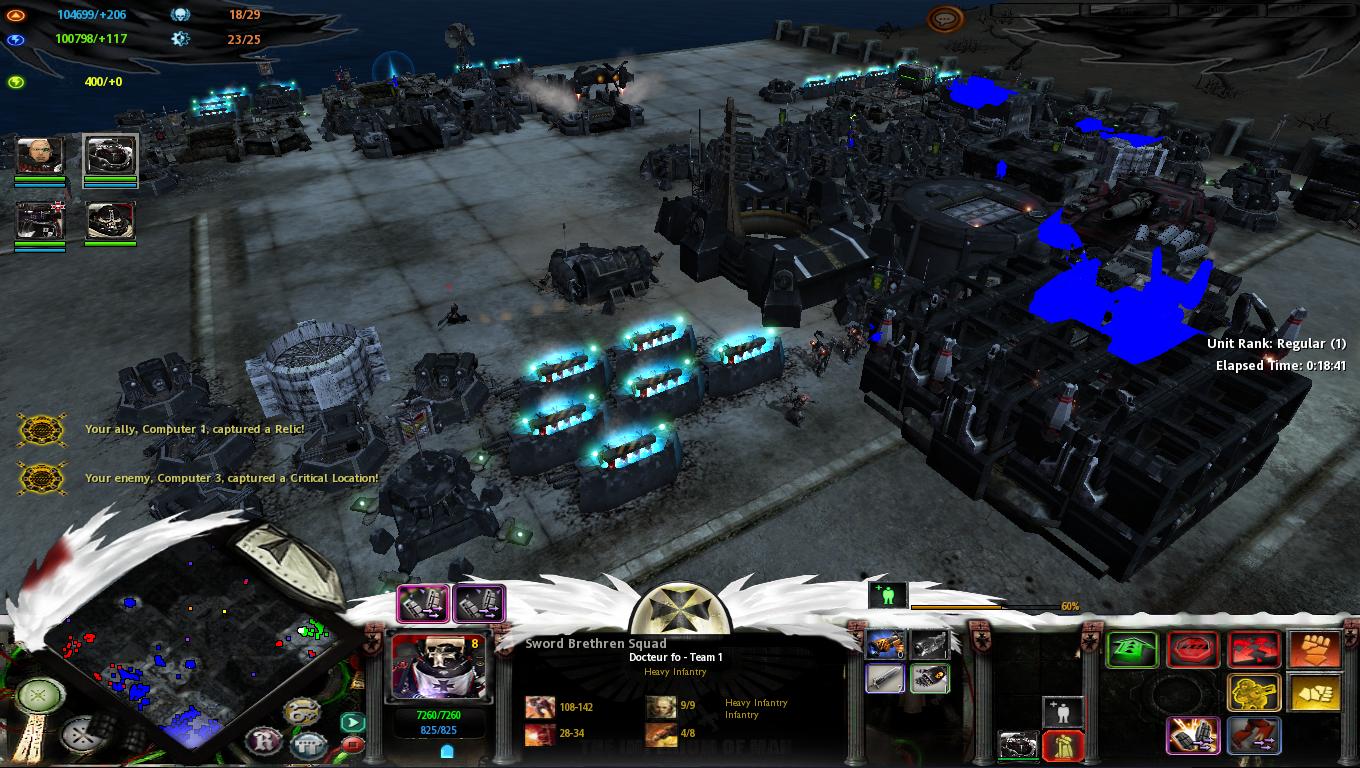Use the purple-bordered jump pack ability
This screenshot has height=768, width=1360.
[1193, 735]
